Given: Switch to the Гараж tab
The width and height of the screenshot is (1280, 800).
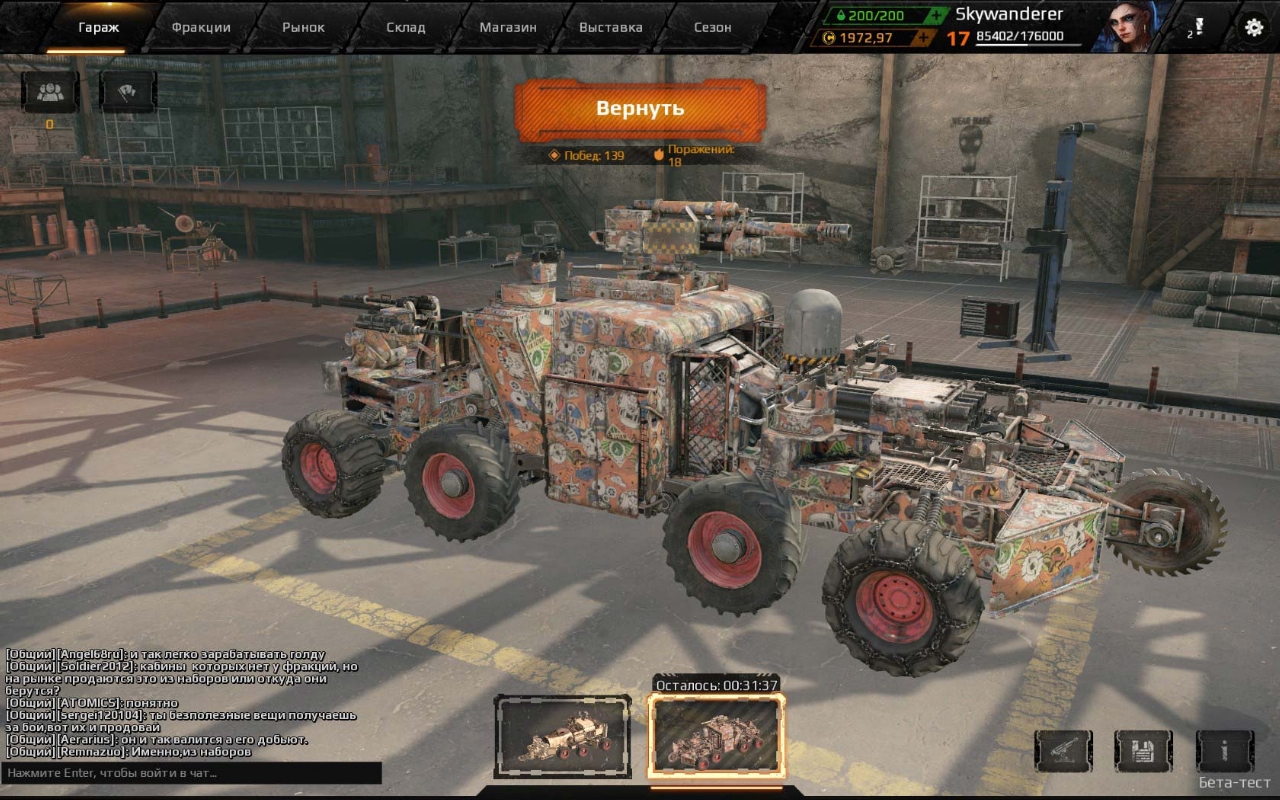Looking at the screenshot, I should pyautogui.click(x=99, y=27).
